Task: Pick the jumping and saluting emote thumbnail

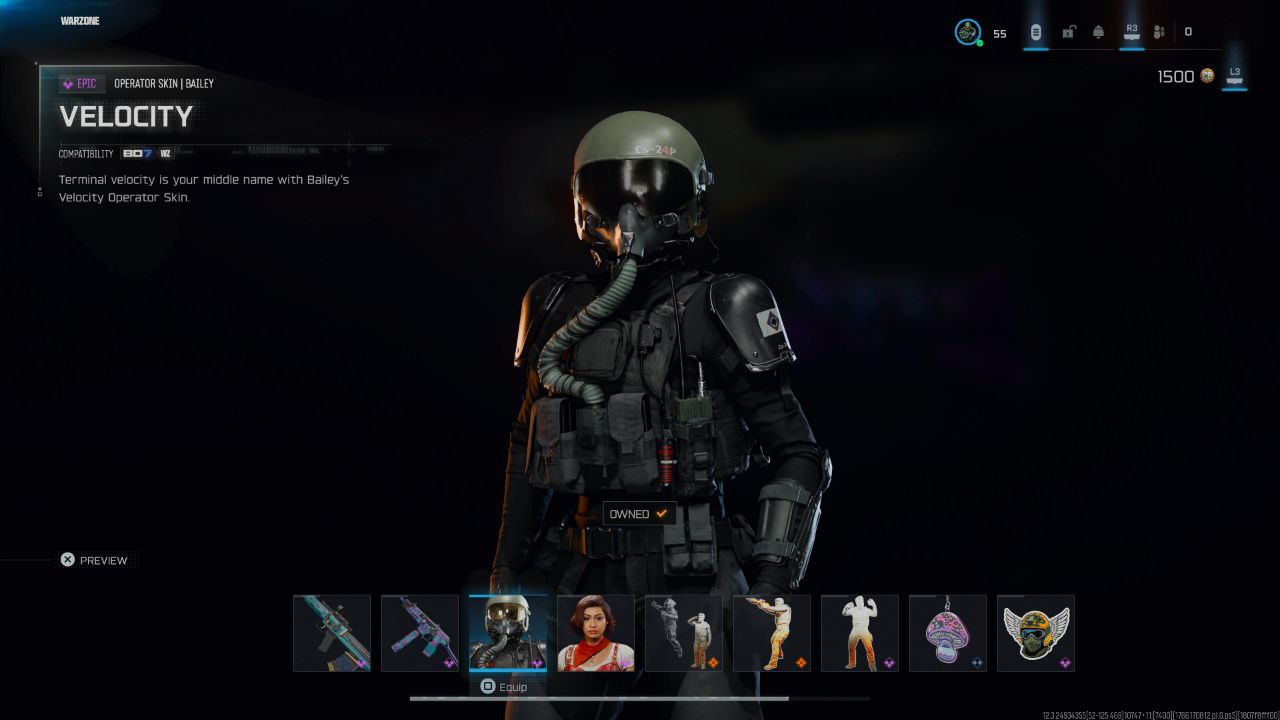Action: pyautogui.click(x=684, y=633)
